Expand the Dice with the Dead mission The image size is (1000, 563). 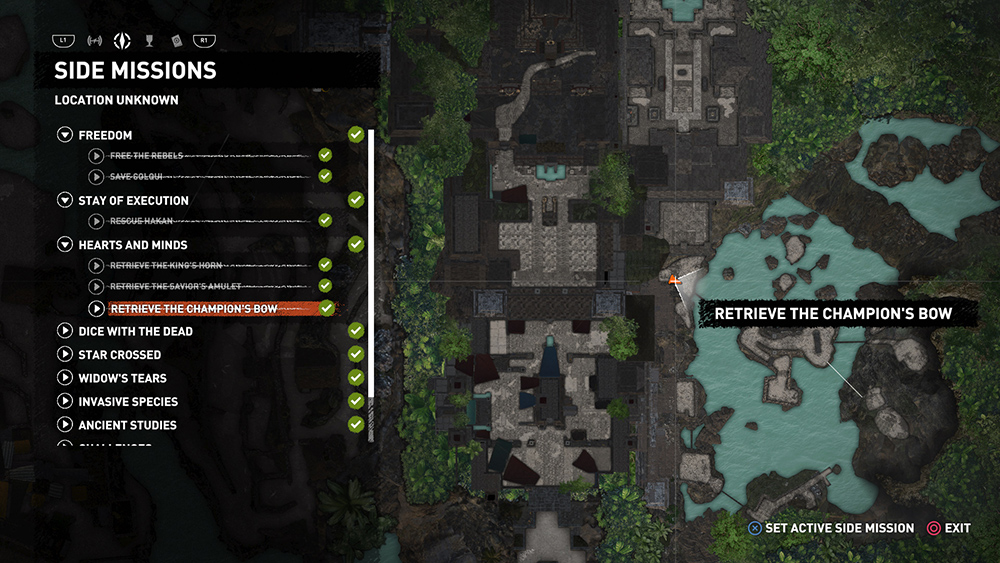pos(65,331)
